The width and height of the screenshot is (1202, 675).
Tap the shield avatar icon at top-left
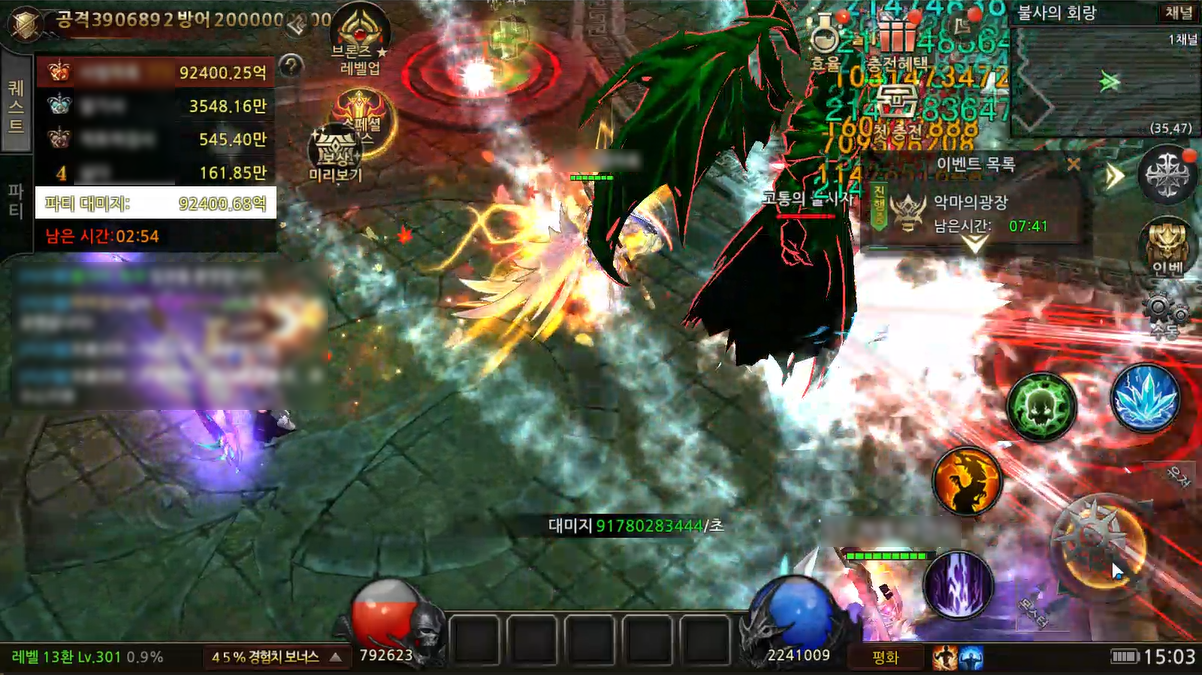21,22
